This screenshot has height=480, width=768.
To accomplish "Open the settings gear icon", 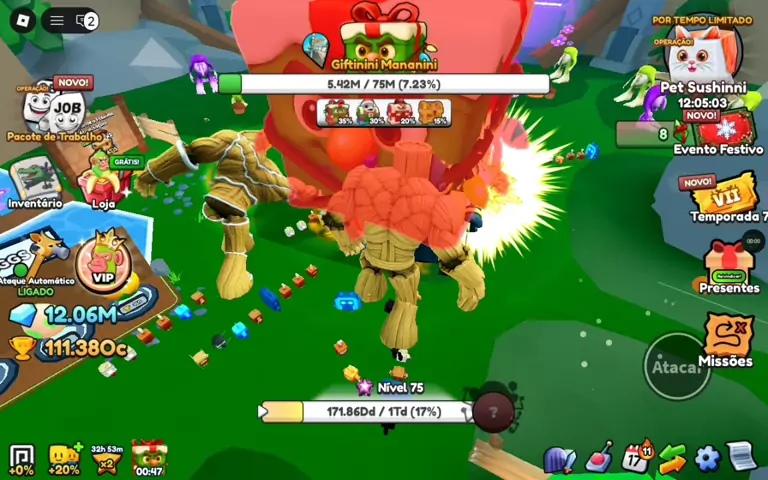I will [707, 459].
